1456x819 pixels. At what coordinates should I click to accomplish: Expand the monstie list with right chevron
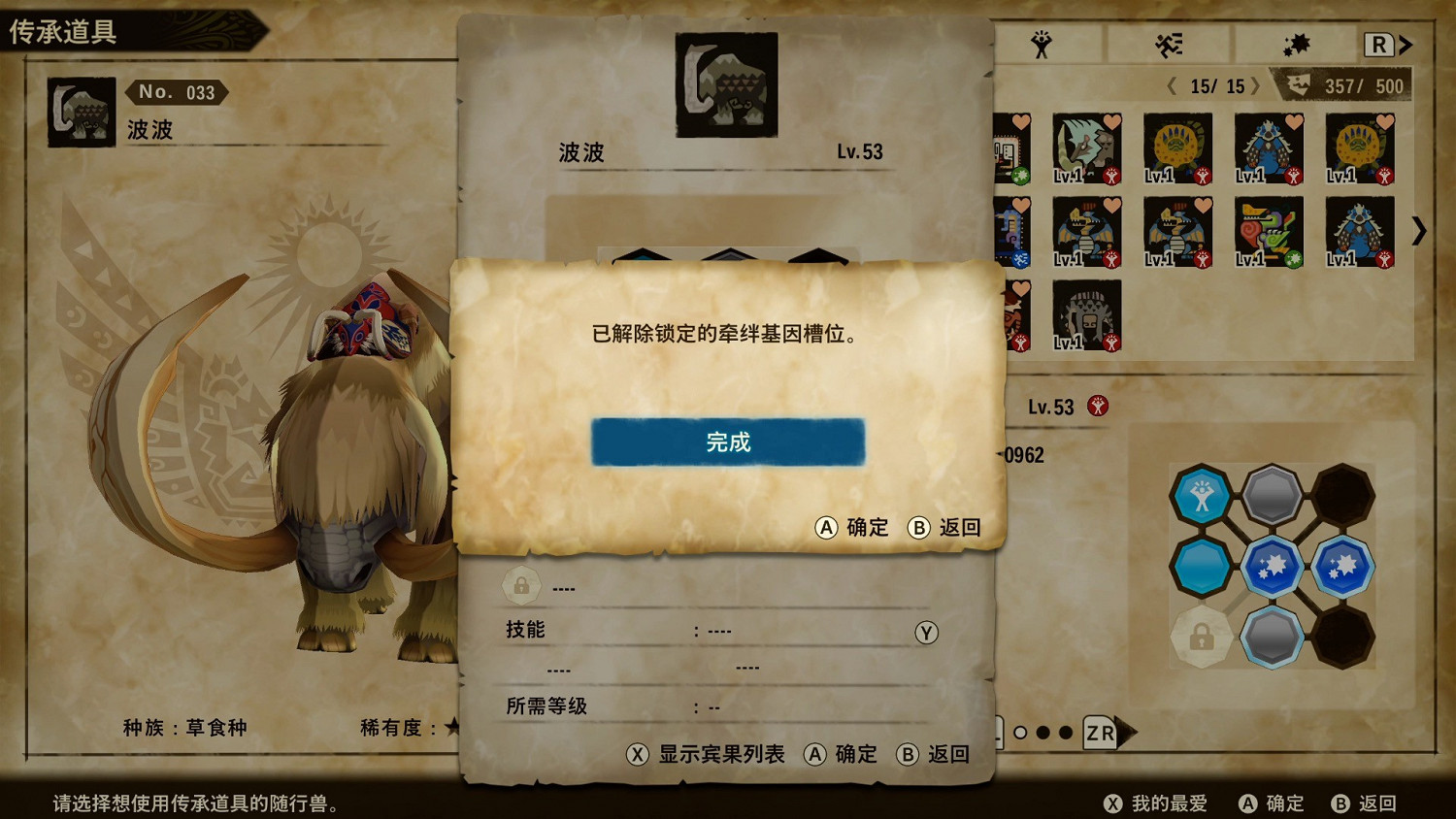click(x=1420, y=232)
